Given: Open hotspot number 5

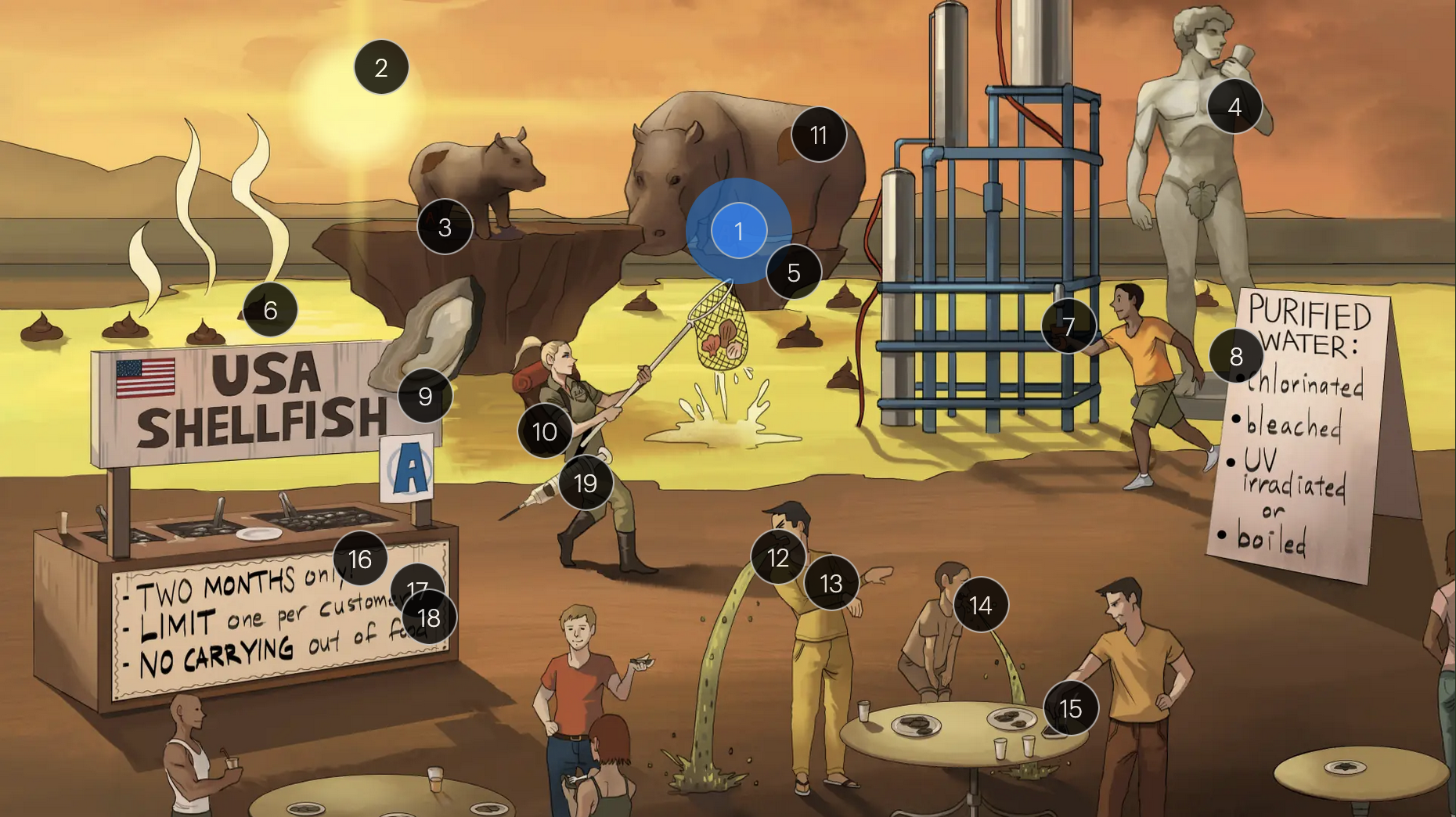Looking at the screenshot, I should [x=794, y=272].
